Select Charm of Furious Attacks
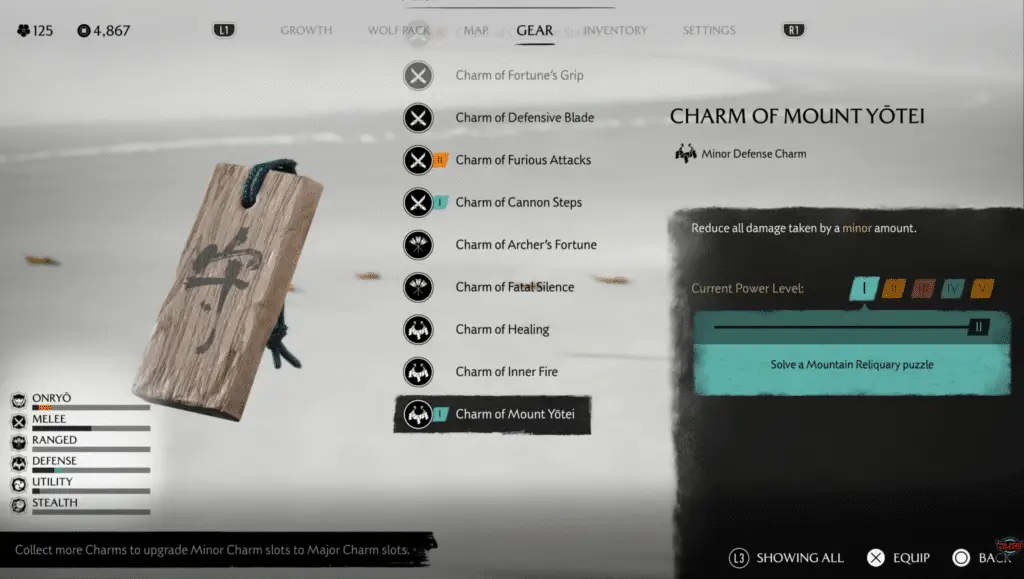1024x579 pixels. (x=522, y=160)
